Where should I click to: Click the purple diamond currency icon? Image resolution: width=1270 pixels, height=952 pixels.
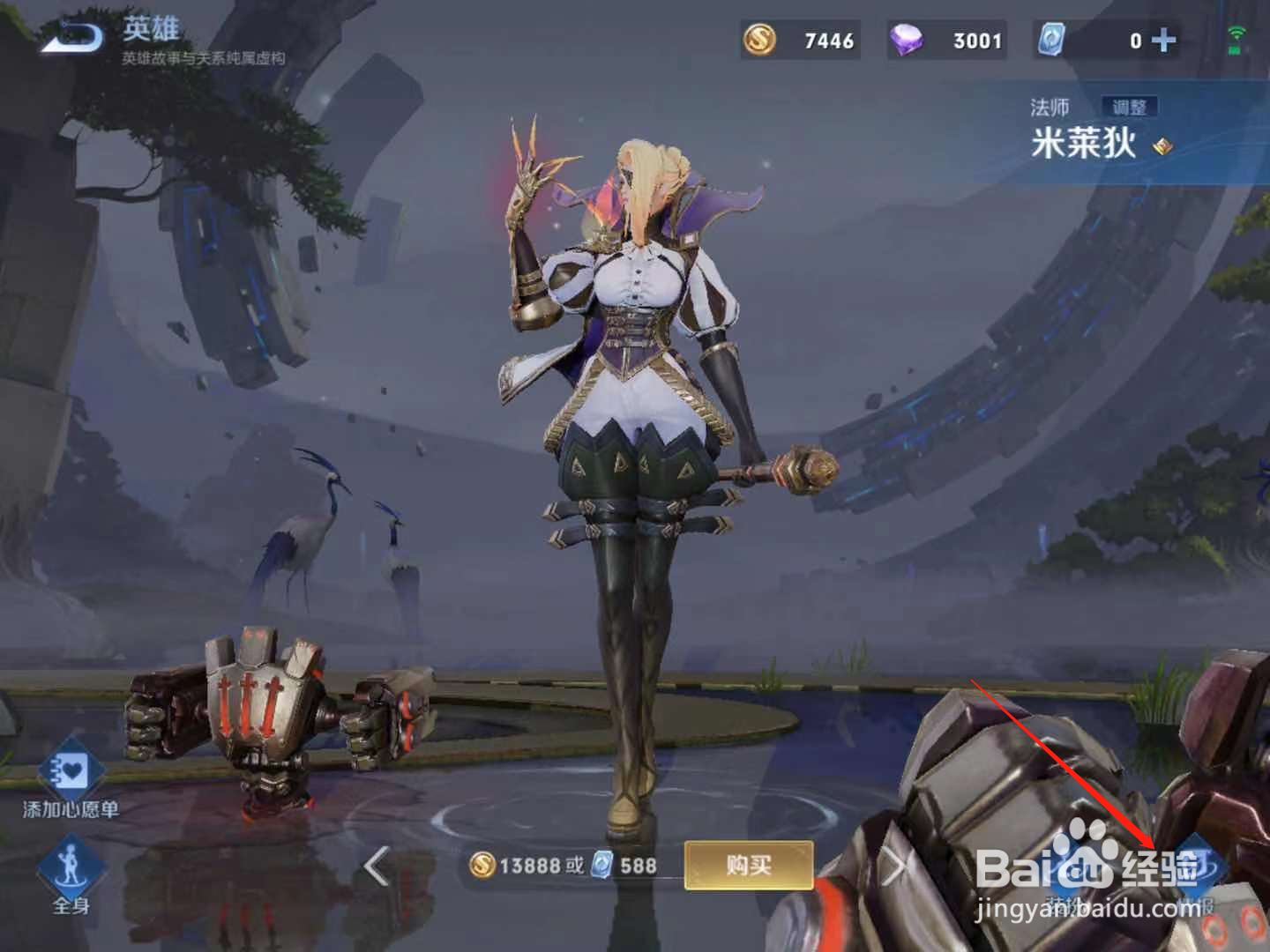905,39
